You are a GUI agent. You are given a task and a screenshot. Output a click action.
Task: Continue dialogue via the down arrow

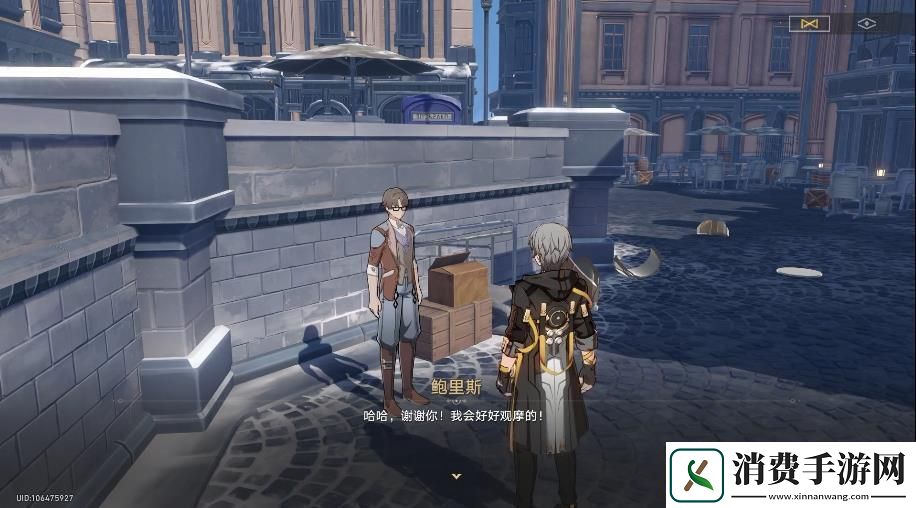click(x=456, y=476)
